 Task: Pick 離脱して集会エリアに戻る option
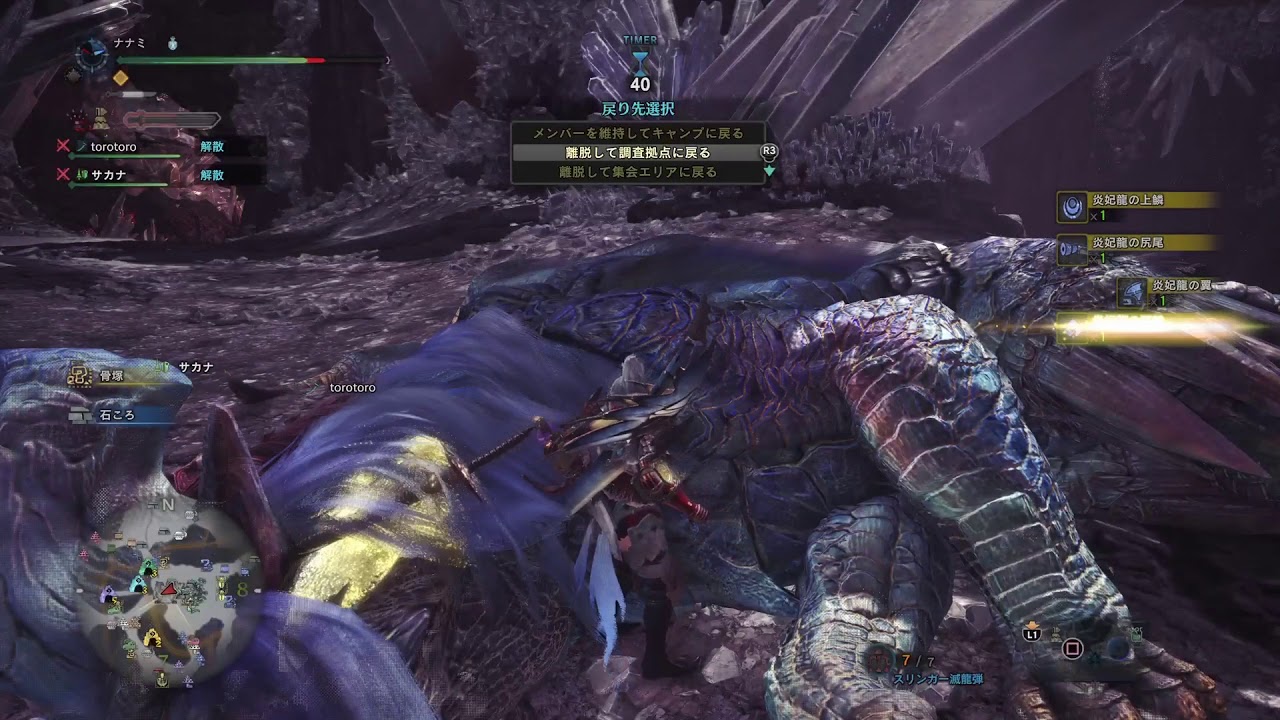pos(637,172)
